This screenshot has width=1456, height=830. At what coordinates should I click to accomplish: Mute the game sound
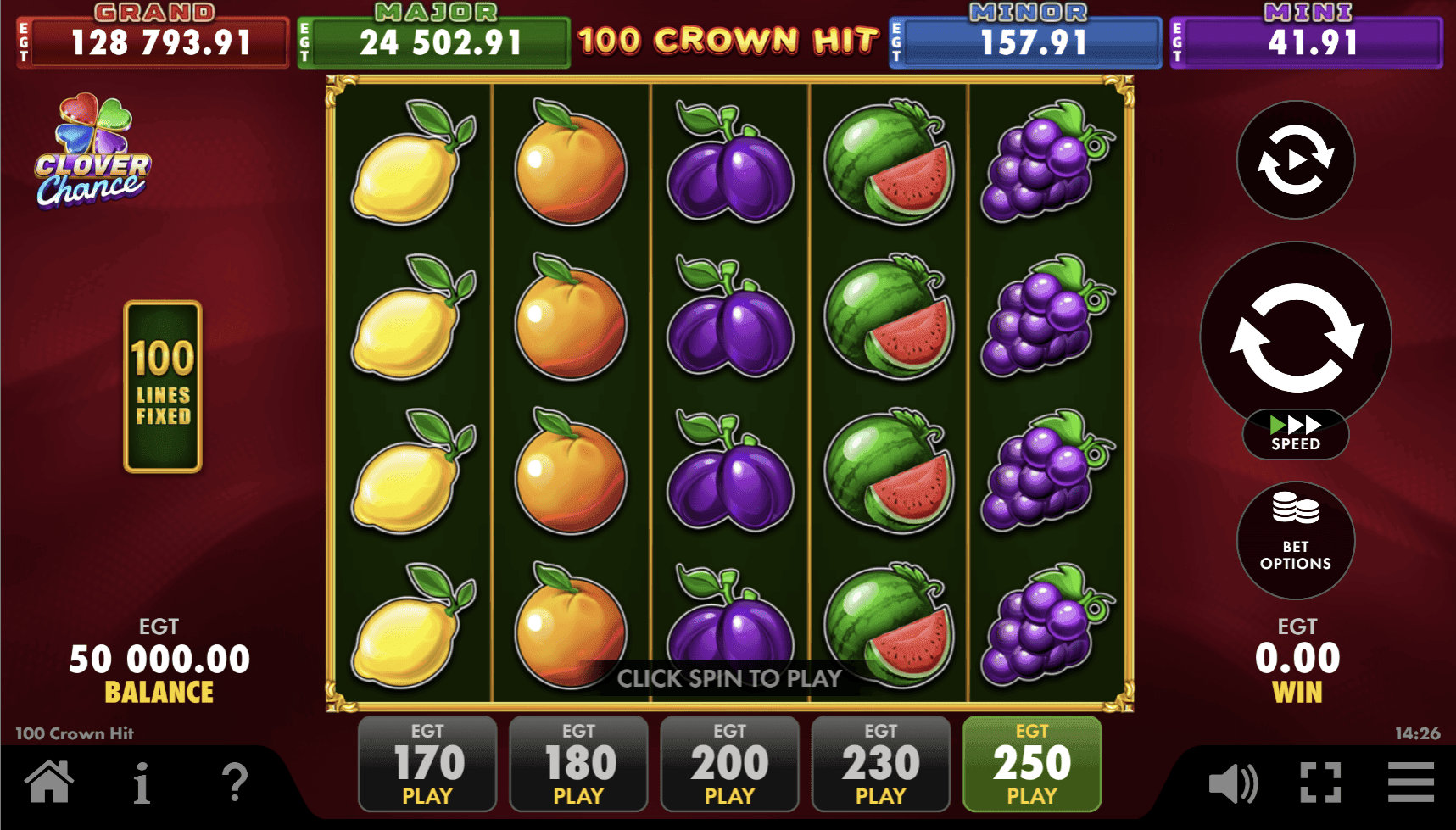tap(1236, 786)
